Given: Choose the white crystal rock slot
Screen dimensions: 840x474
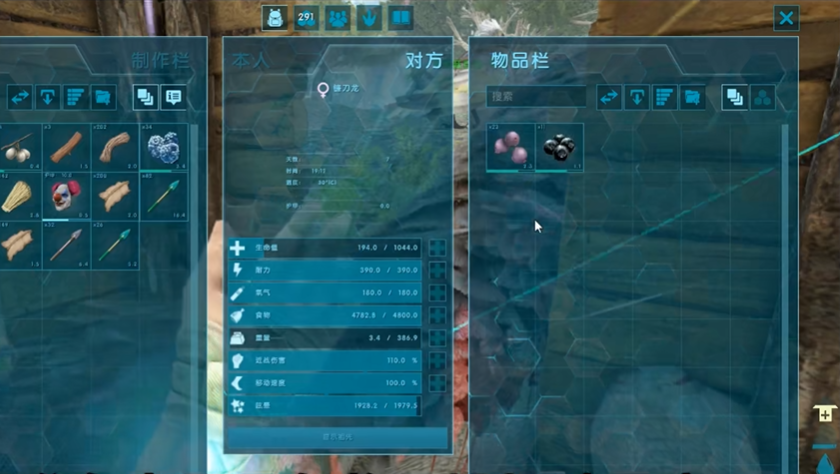Looking at the screenshot, I should tap(163, 148).
